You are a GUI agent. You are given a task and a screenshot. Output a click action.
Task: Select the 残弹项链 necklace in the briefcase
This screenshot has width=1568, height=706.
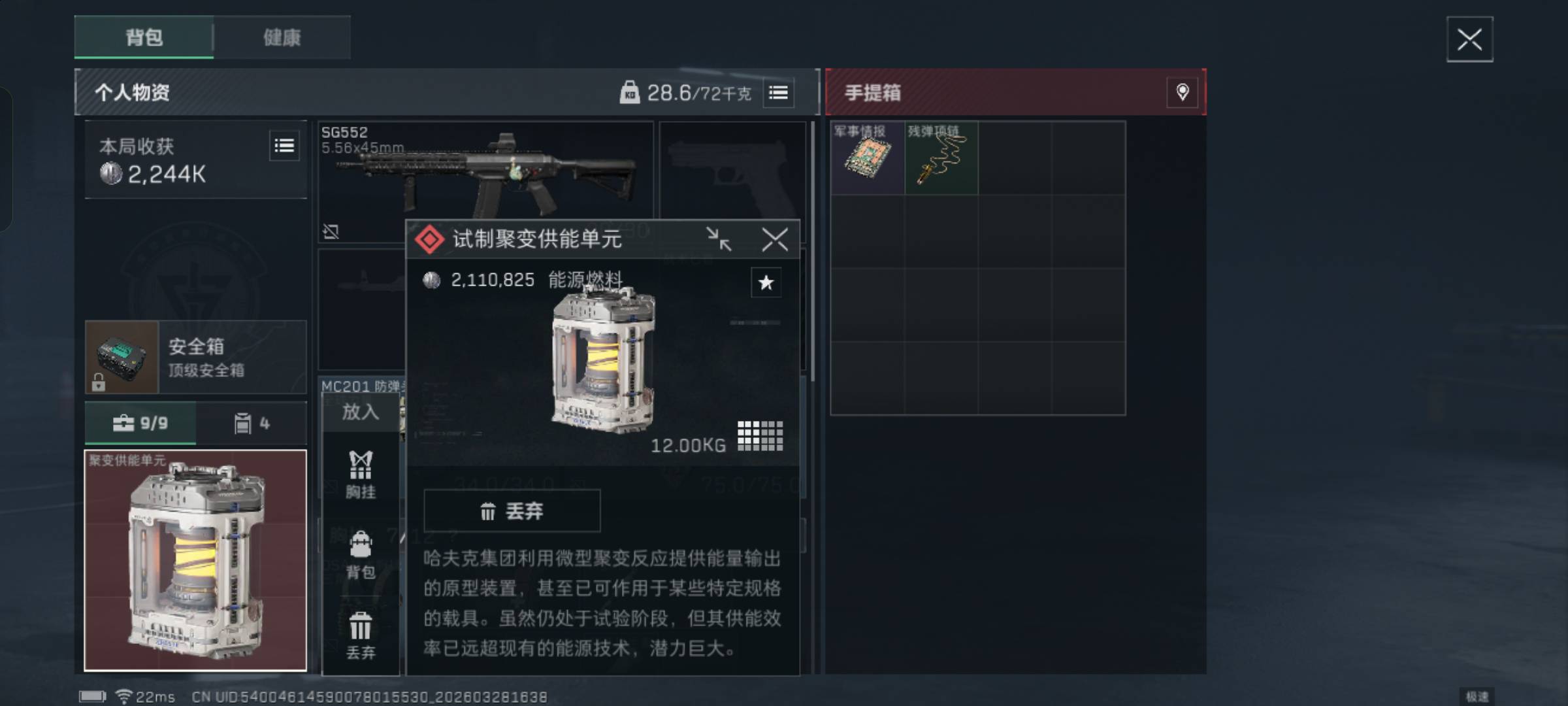click(941, 157)
